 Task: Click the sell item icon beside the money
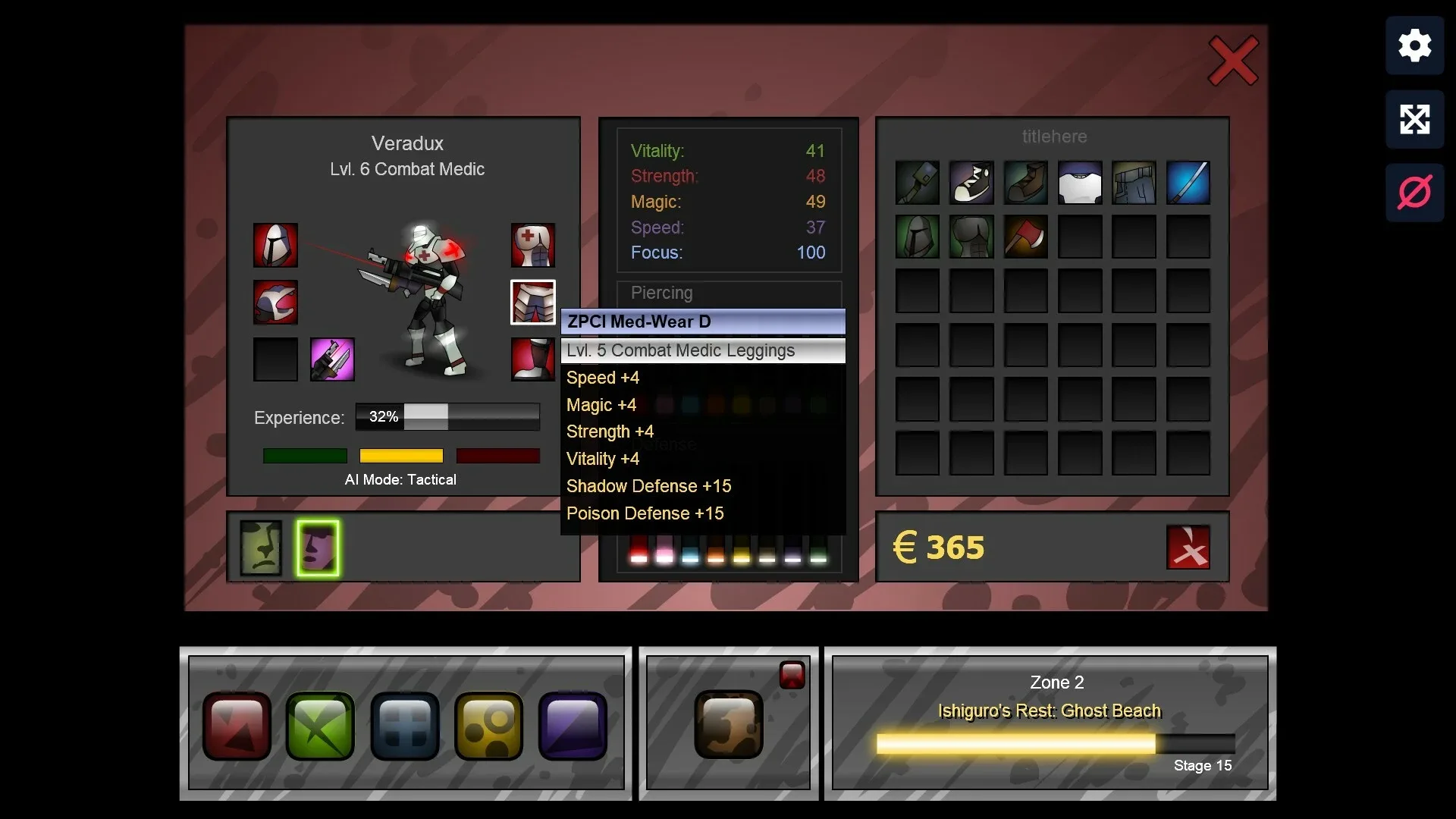[x=1188, y=548]
